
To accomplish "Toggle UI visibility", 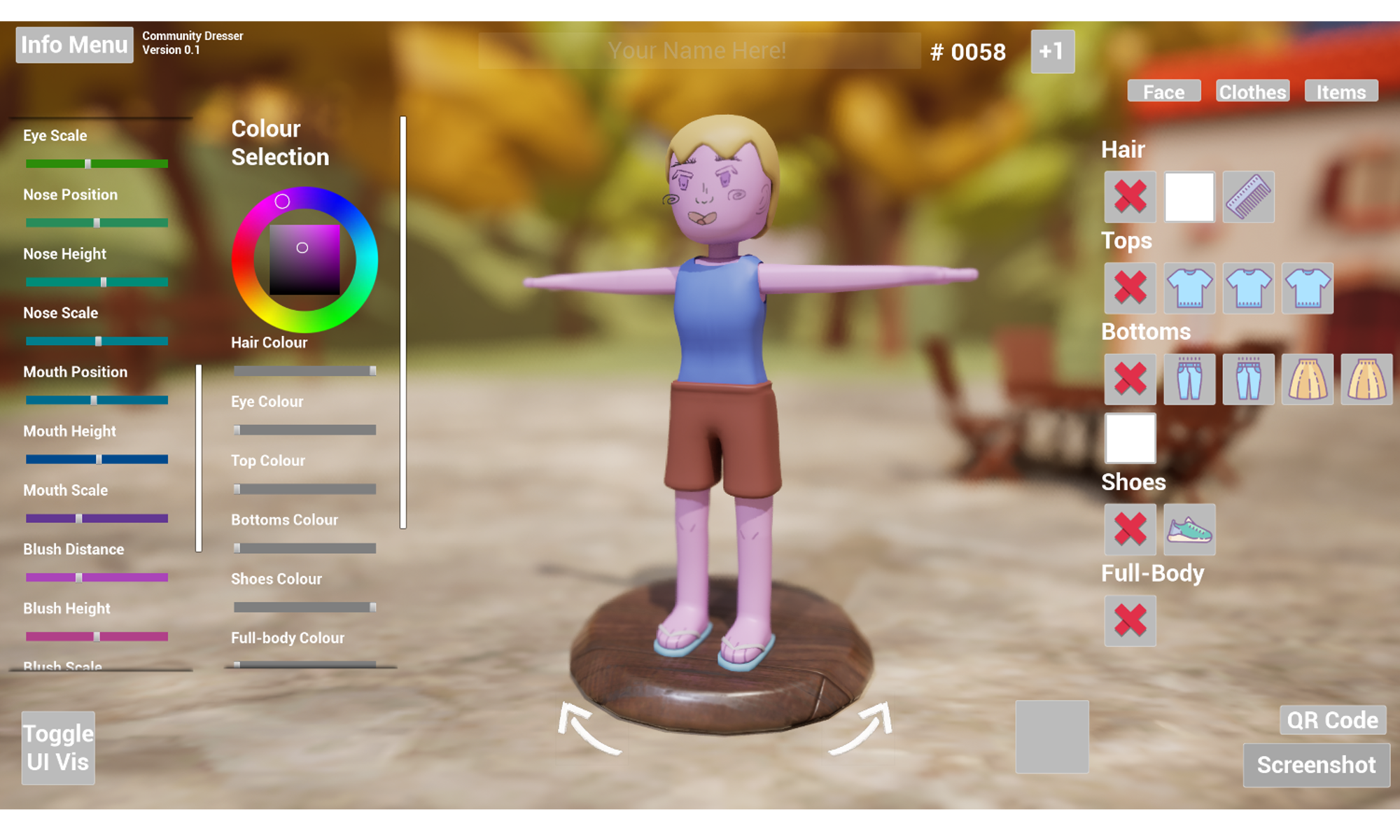I will [58, 748].
